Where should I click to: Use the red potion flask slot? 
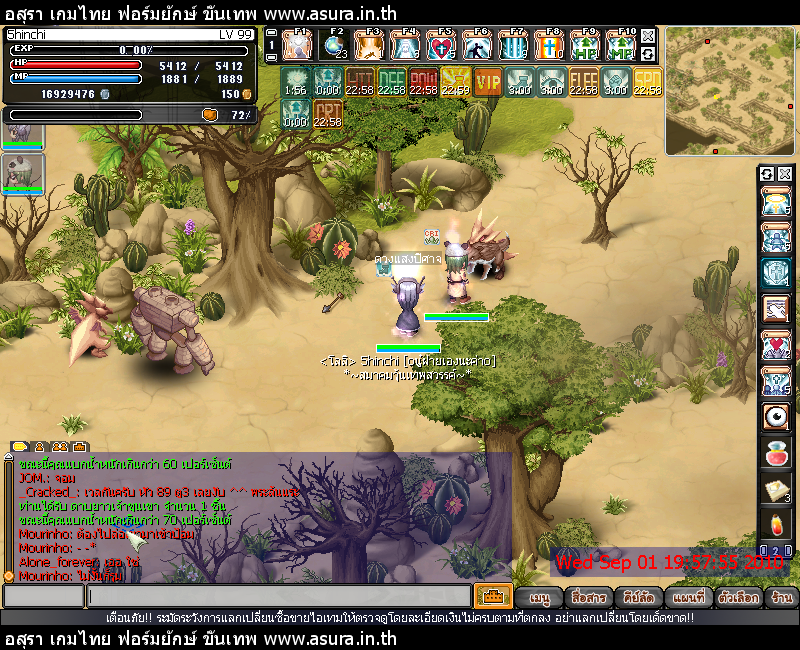click(776, 453)
